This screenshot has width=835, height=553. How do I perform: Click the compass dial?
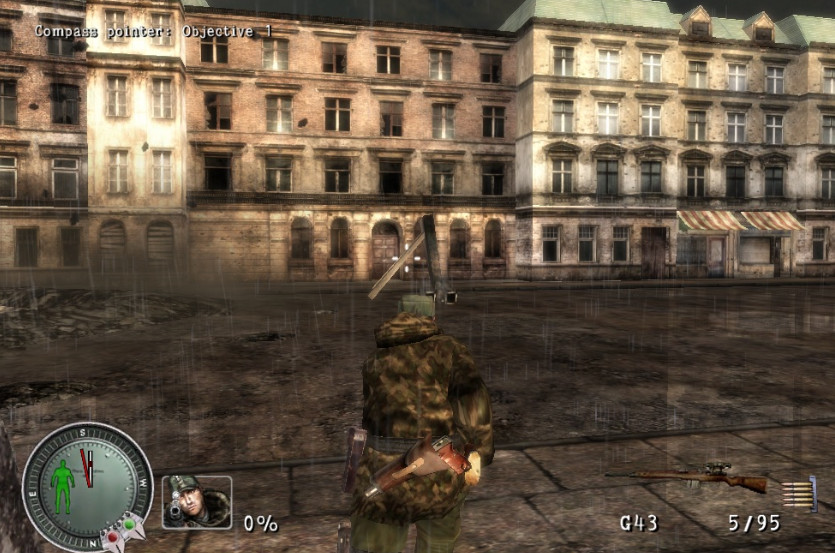coord(87,486)
